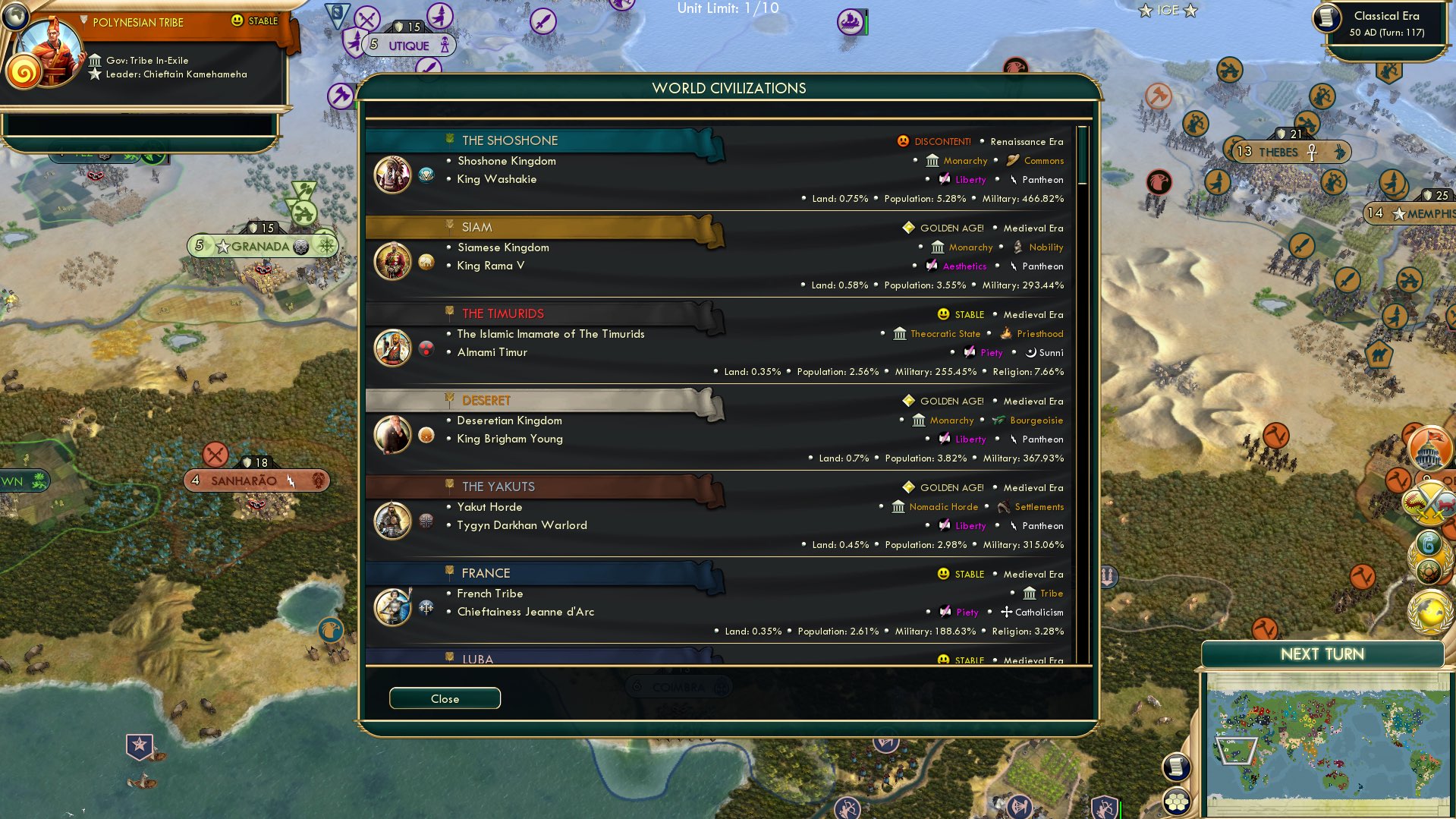Click the NEXT TURN button
The height and width of the screenshot is (819, 1456).
tap(1322, 654)
